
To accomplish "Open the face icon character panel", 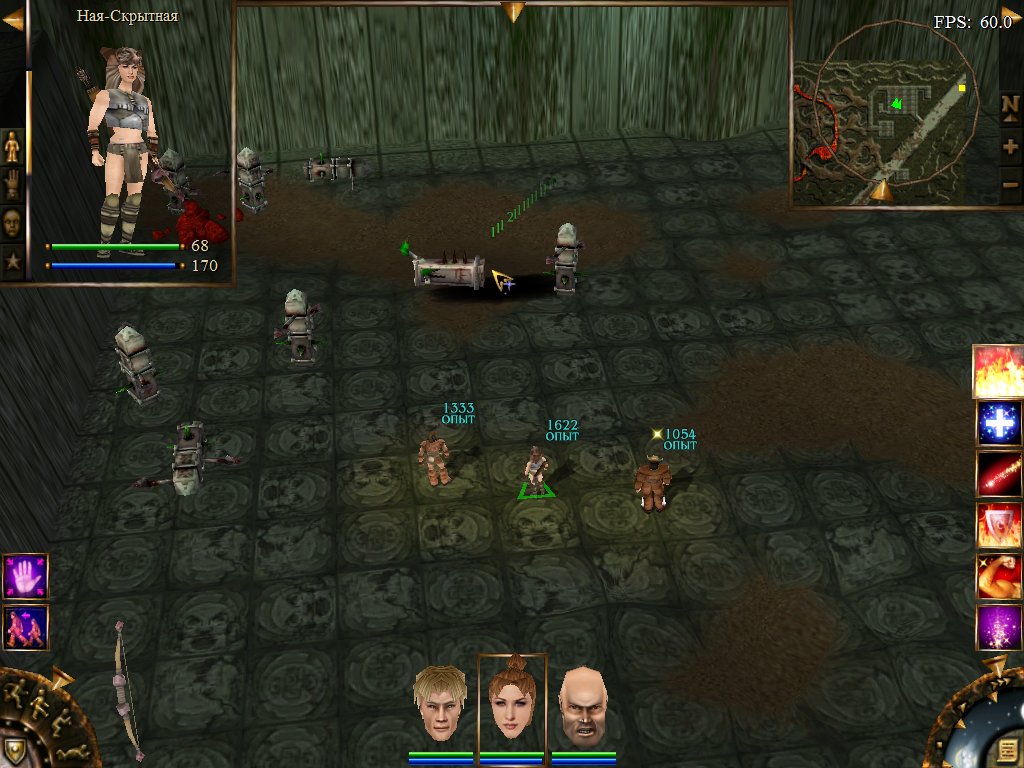I will click(x=13, y=224).
